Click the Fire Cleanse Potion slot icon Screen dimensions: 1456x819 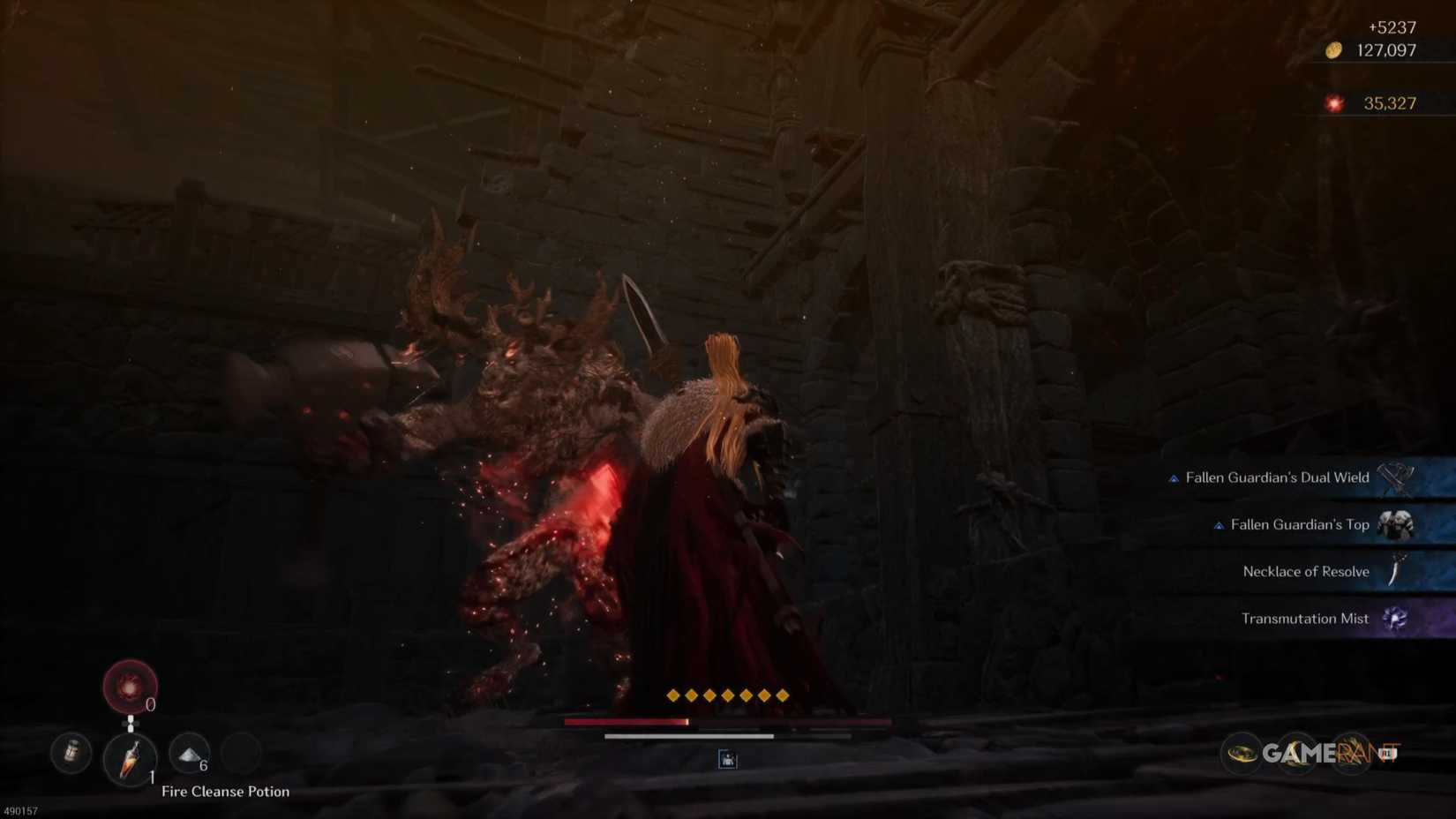(x=131, y=760)
